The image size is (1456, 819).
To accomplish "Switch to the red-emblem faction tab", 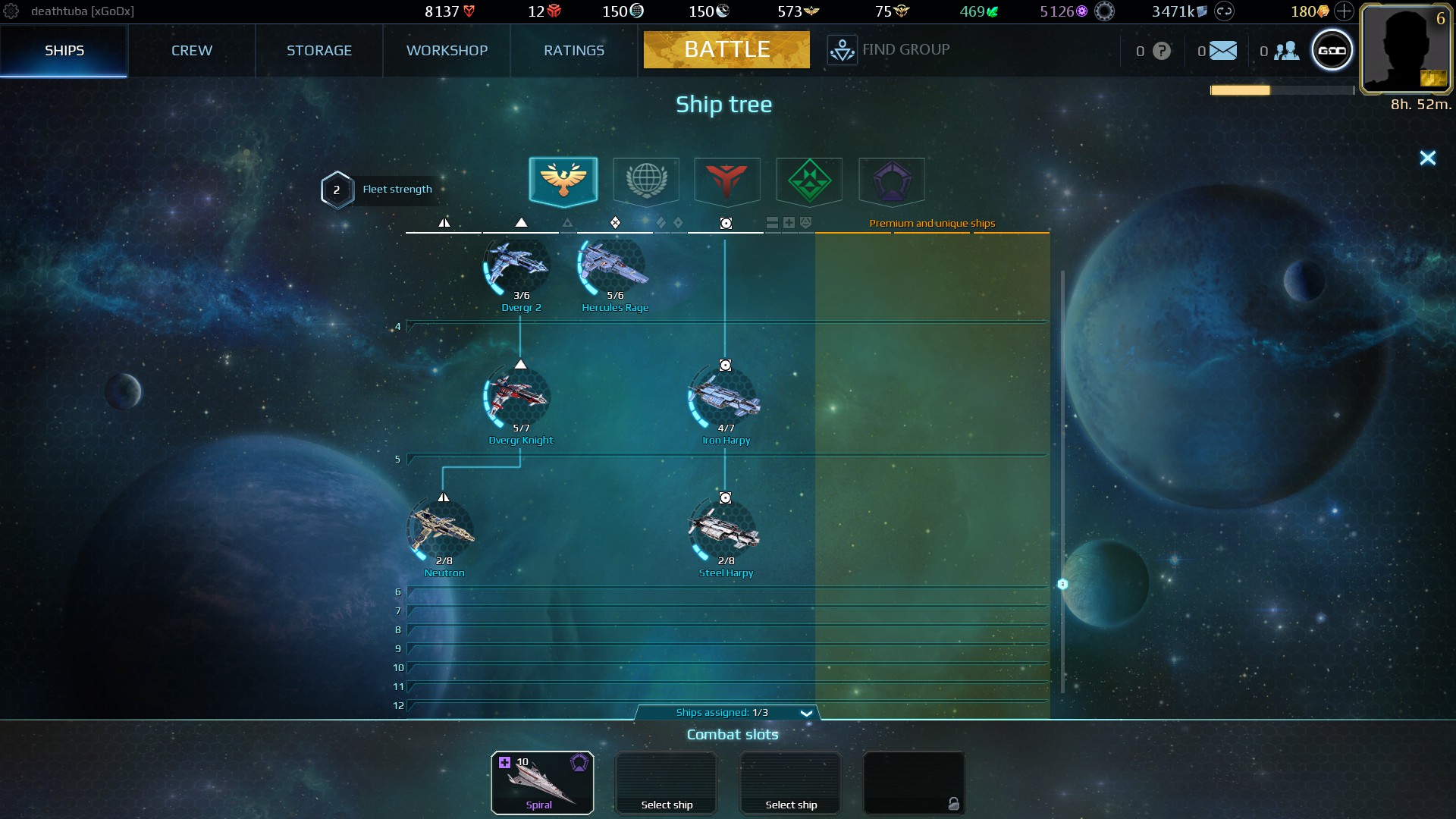I will pyautogui.click(x=727, y=180).
